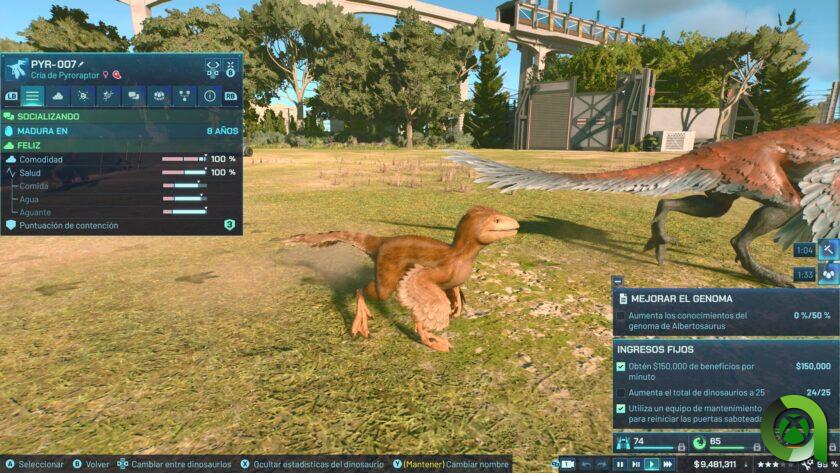This screenshot has width=840, height=473.
Task: Open the overview list tab
Action: coord(33,96)
